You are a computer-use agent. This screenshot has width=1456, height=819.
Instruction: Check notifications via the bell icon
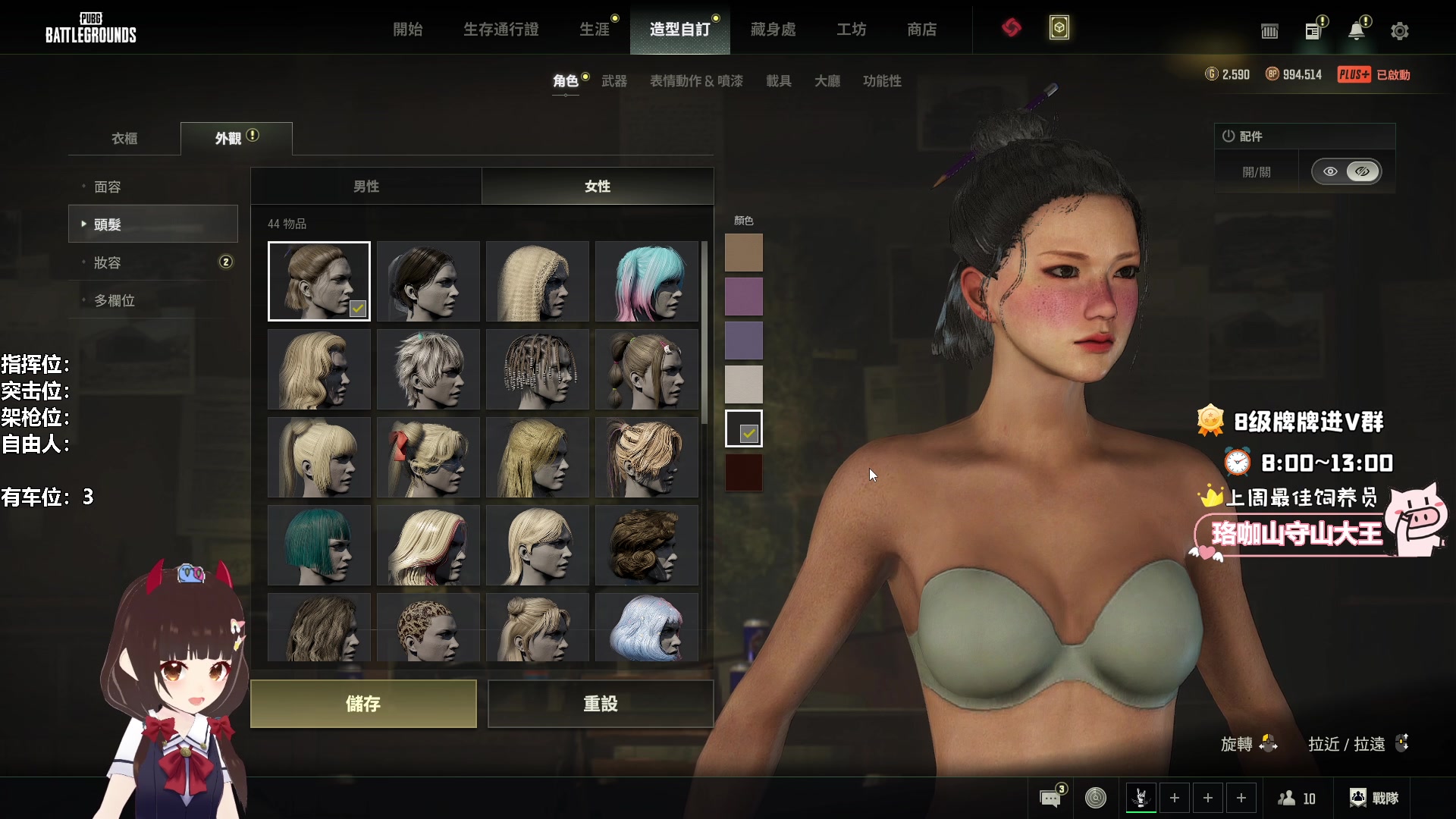pos(1356,31)
